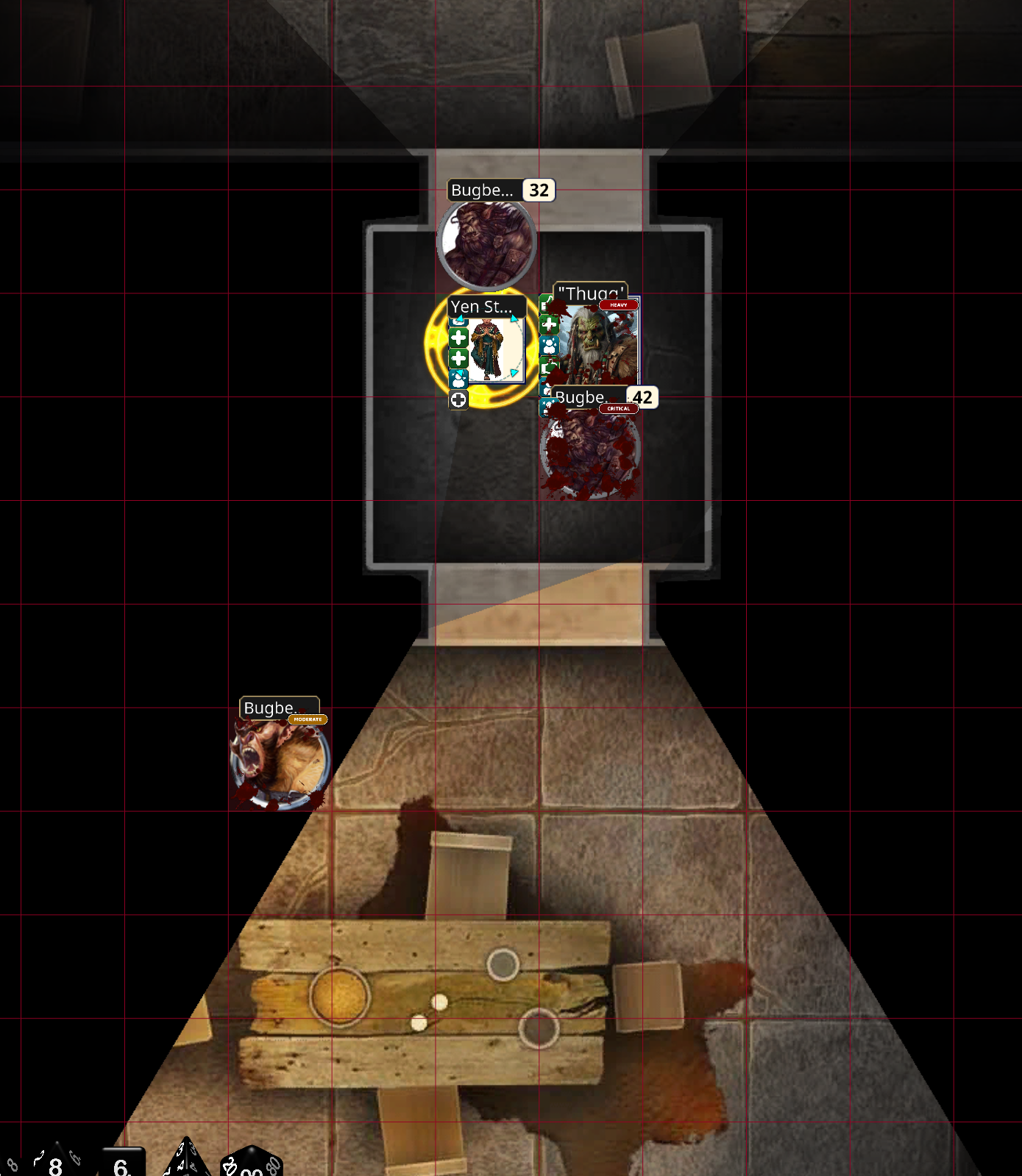The width and height of the screenshot is (1022, 1176).
Task: Roll the d8 die in the dice tray
Action: coord(54,1166)
